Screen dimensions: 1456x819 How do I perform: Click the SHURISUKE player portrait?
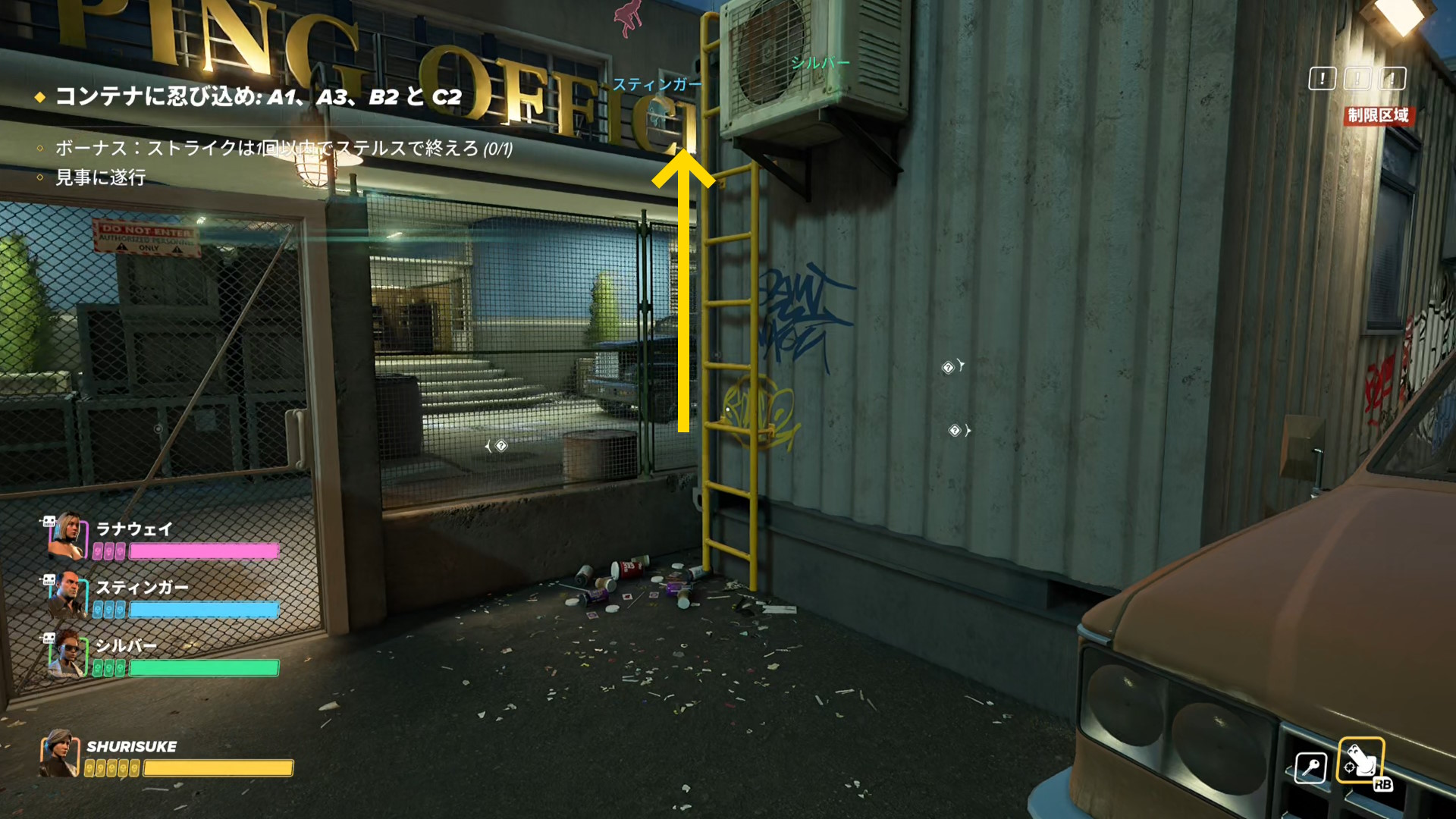pos(59,754)
